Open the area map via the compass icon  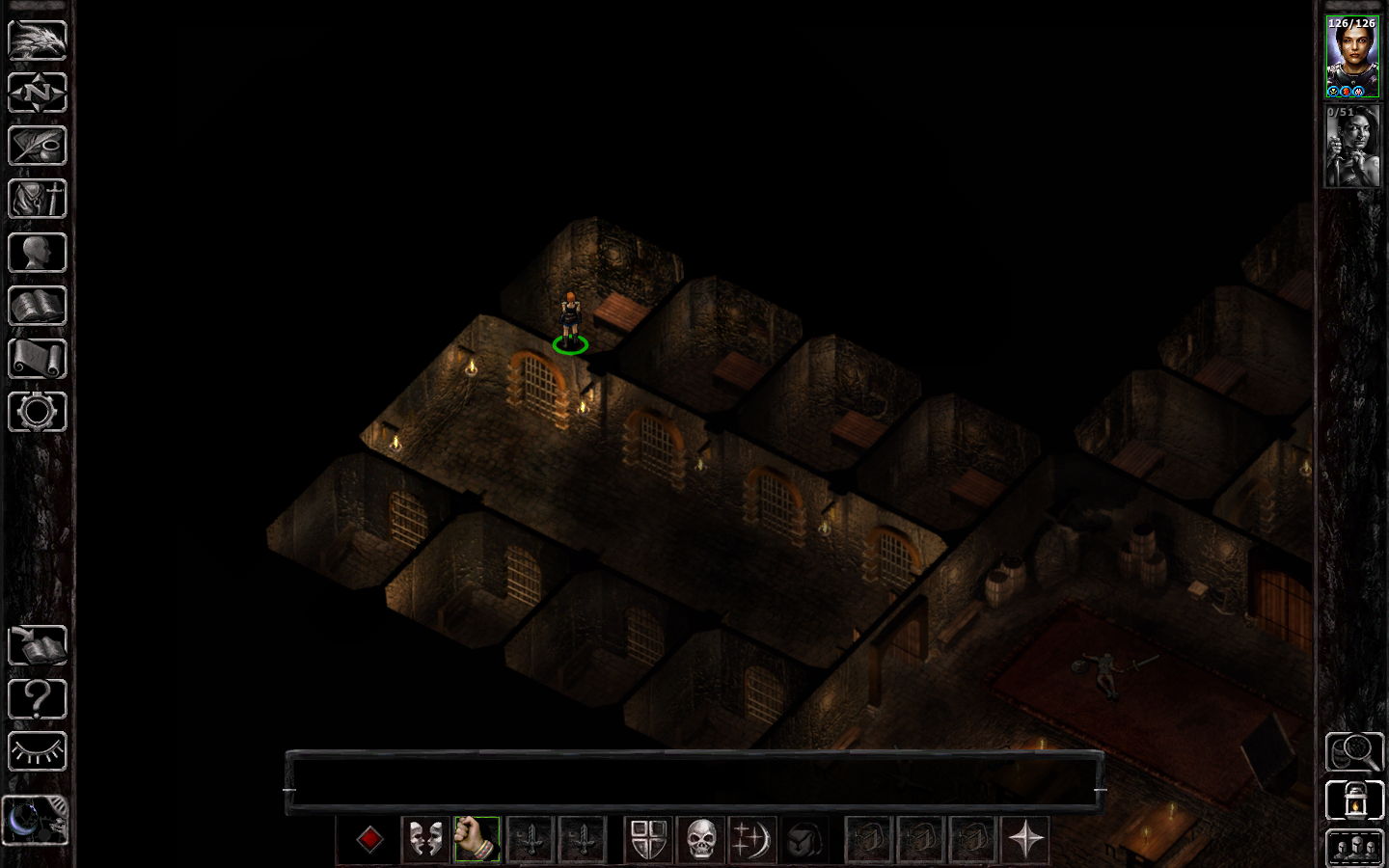click(37, 94)
